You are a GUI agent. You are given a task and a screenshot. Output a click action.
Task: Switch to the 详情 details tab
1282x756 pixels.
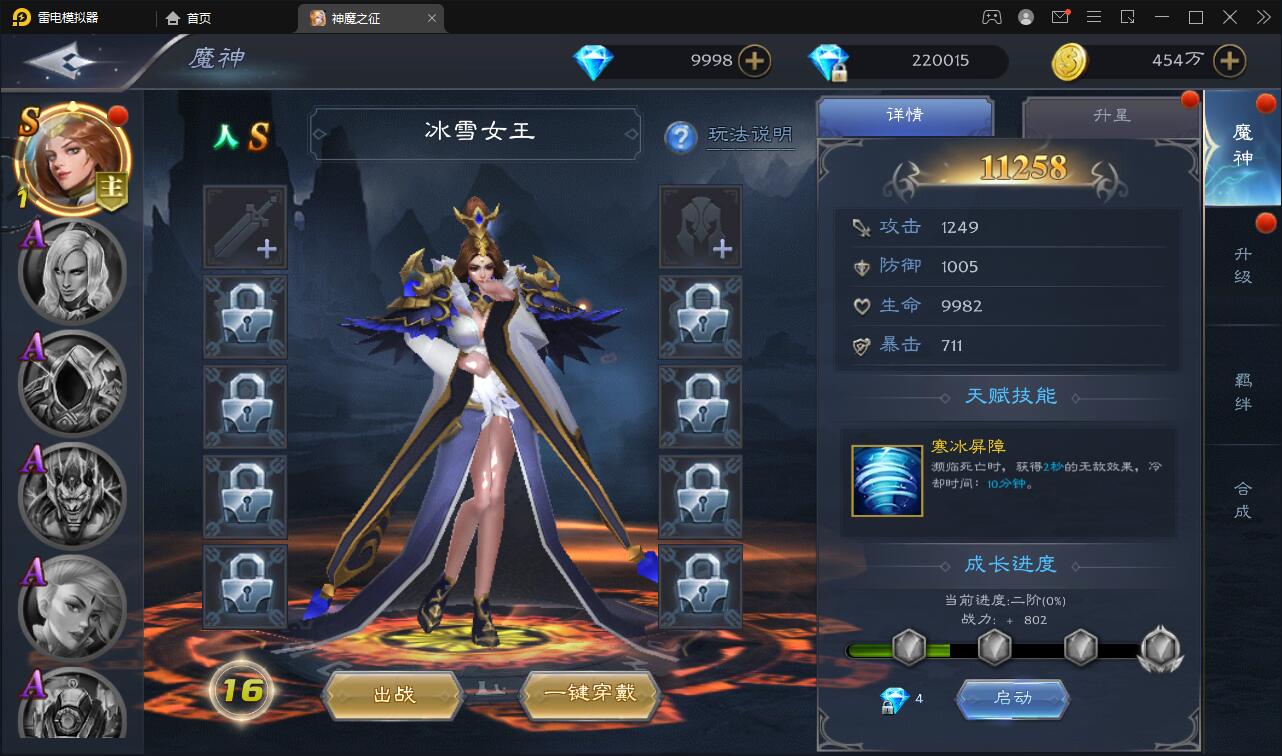coord(904,116)
